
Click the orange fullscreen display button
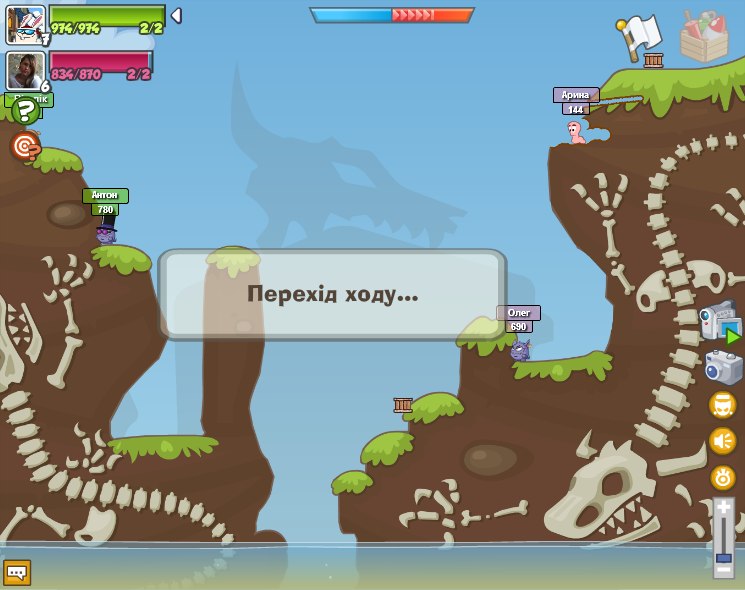click(723, 404)
